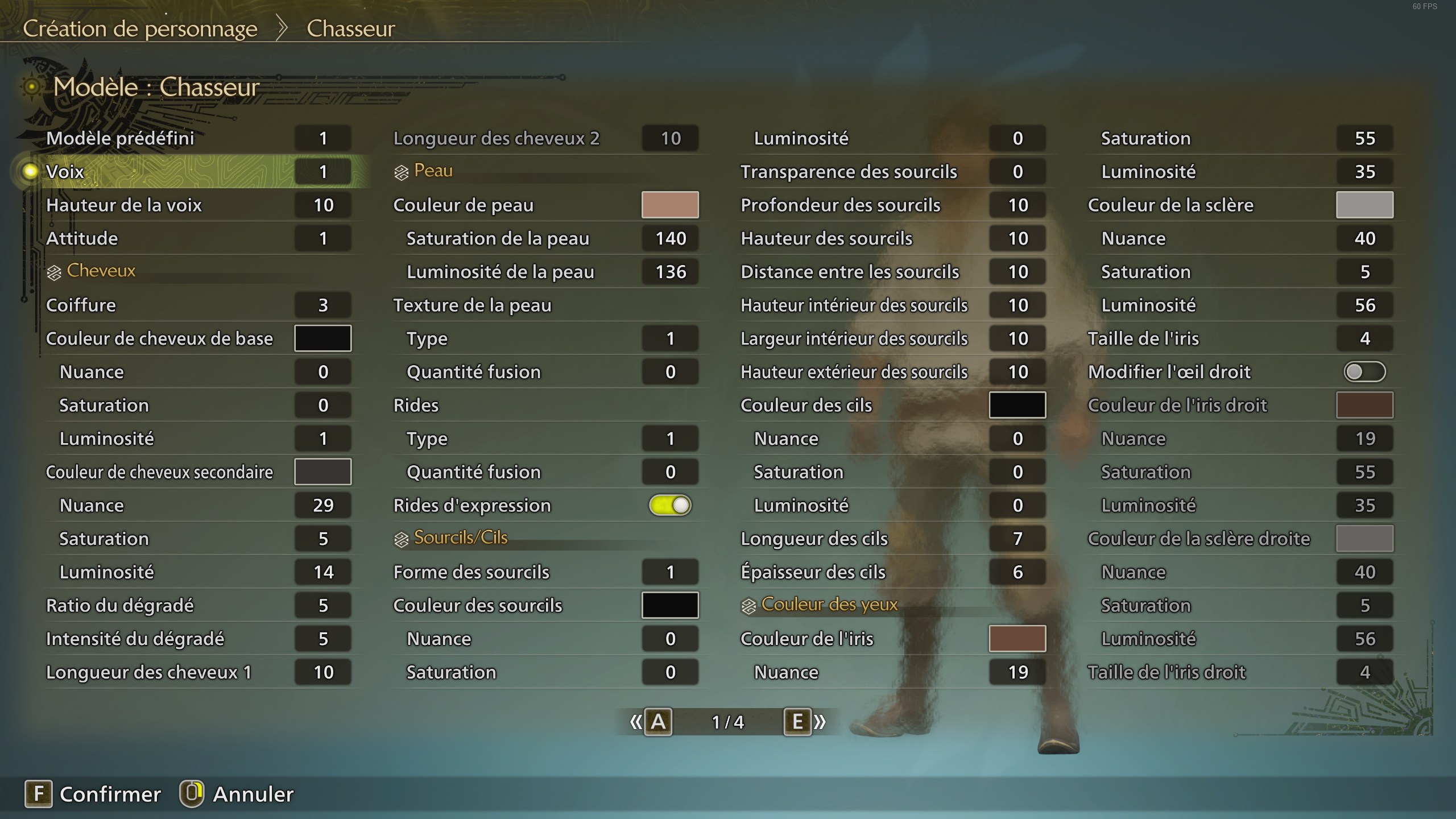This screenshot has height=819, width=1456.
Task: Click the Coiffure value field showing 3
Action: [x=322, y=305]
